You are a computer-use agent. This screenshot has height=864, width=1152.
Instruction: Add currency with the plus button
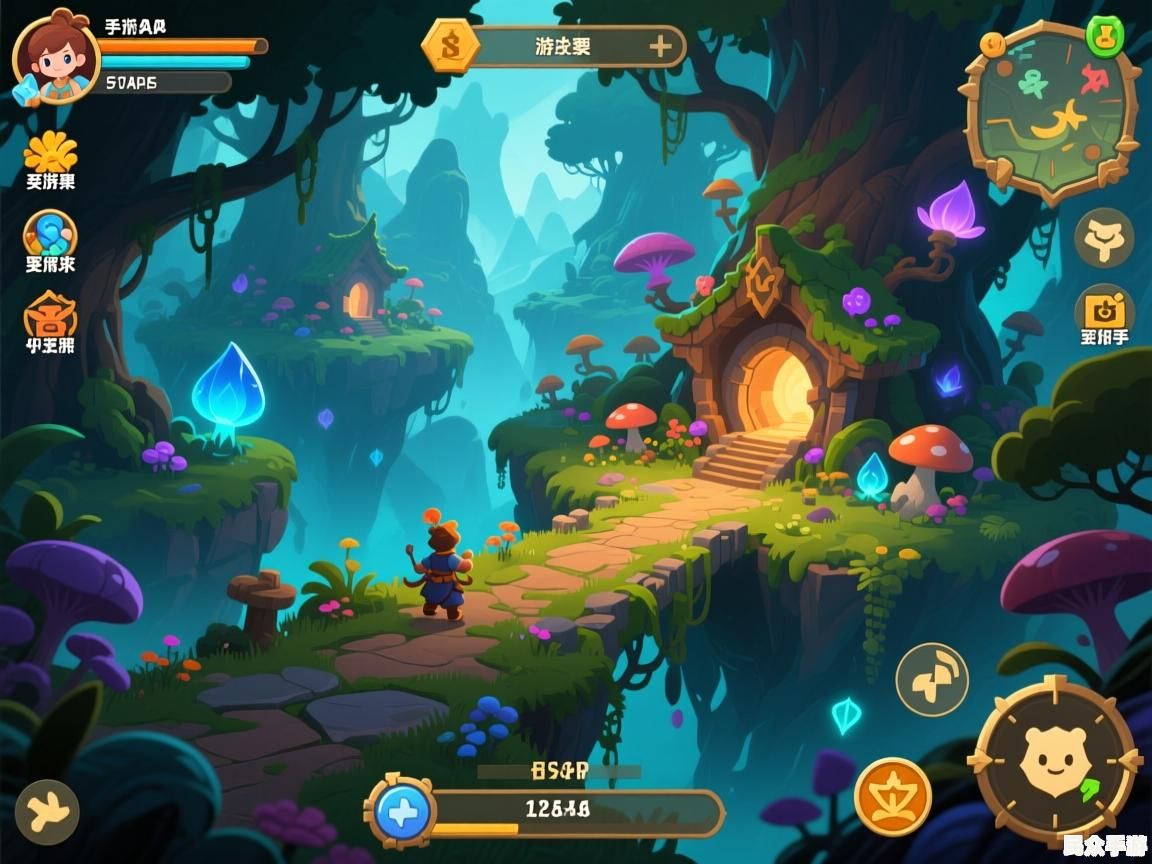click(x=660, y=46)
